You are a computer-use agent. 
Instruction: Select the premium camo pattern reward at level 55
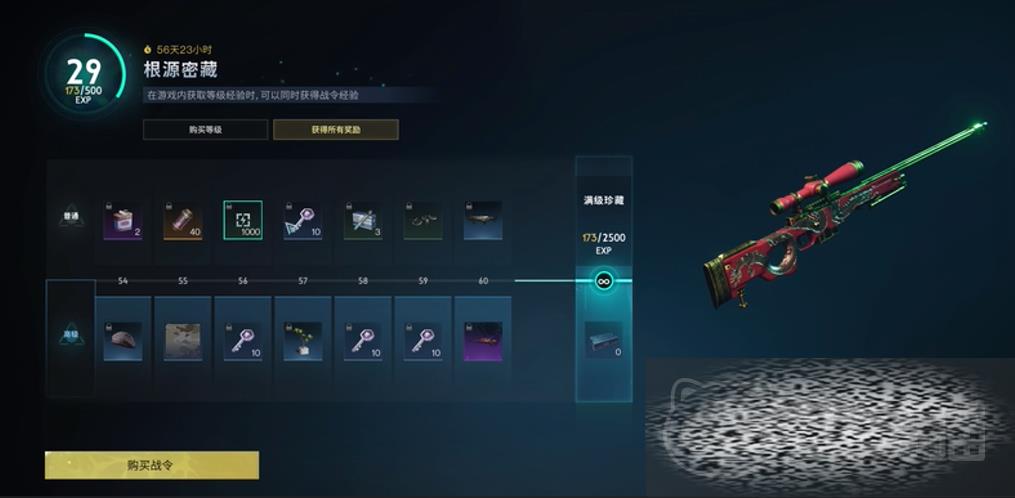(183, 340)
